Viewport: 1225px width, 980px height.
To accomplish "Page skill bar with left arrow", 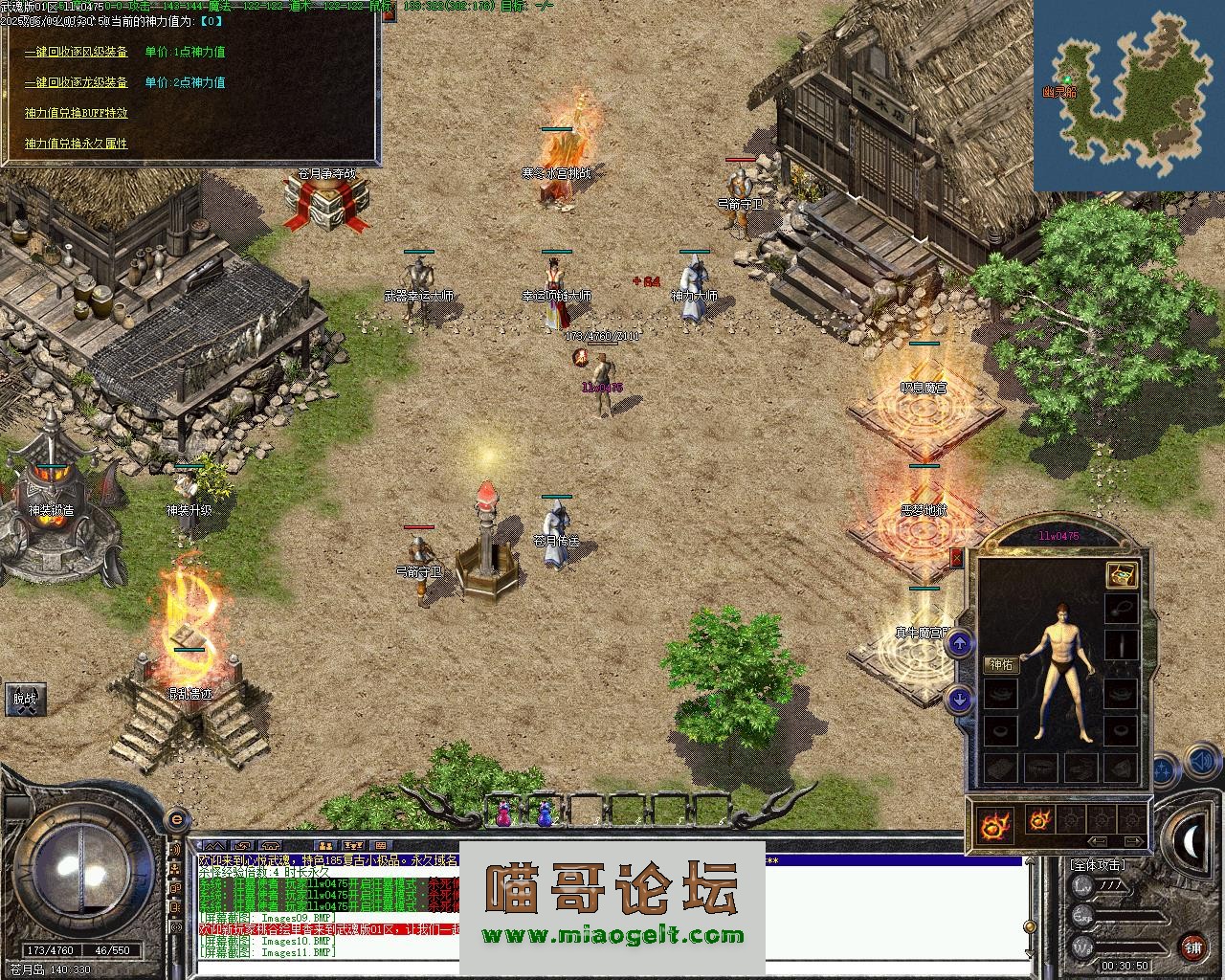I will (x=1099, y=841).
